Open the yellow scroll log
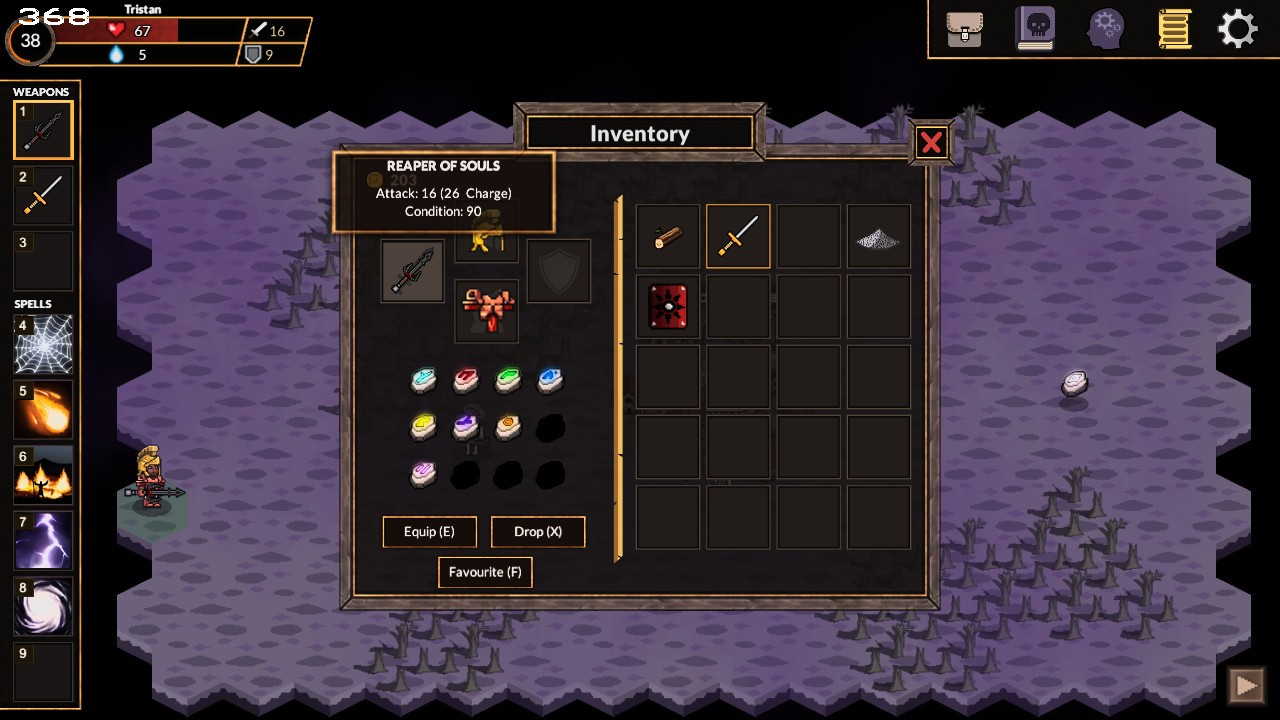 tap(1175, 29)
